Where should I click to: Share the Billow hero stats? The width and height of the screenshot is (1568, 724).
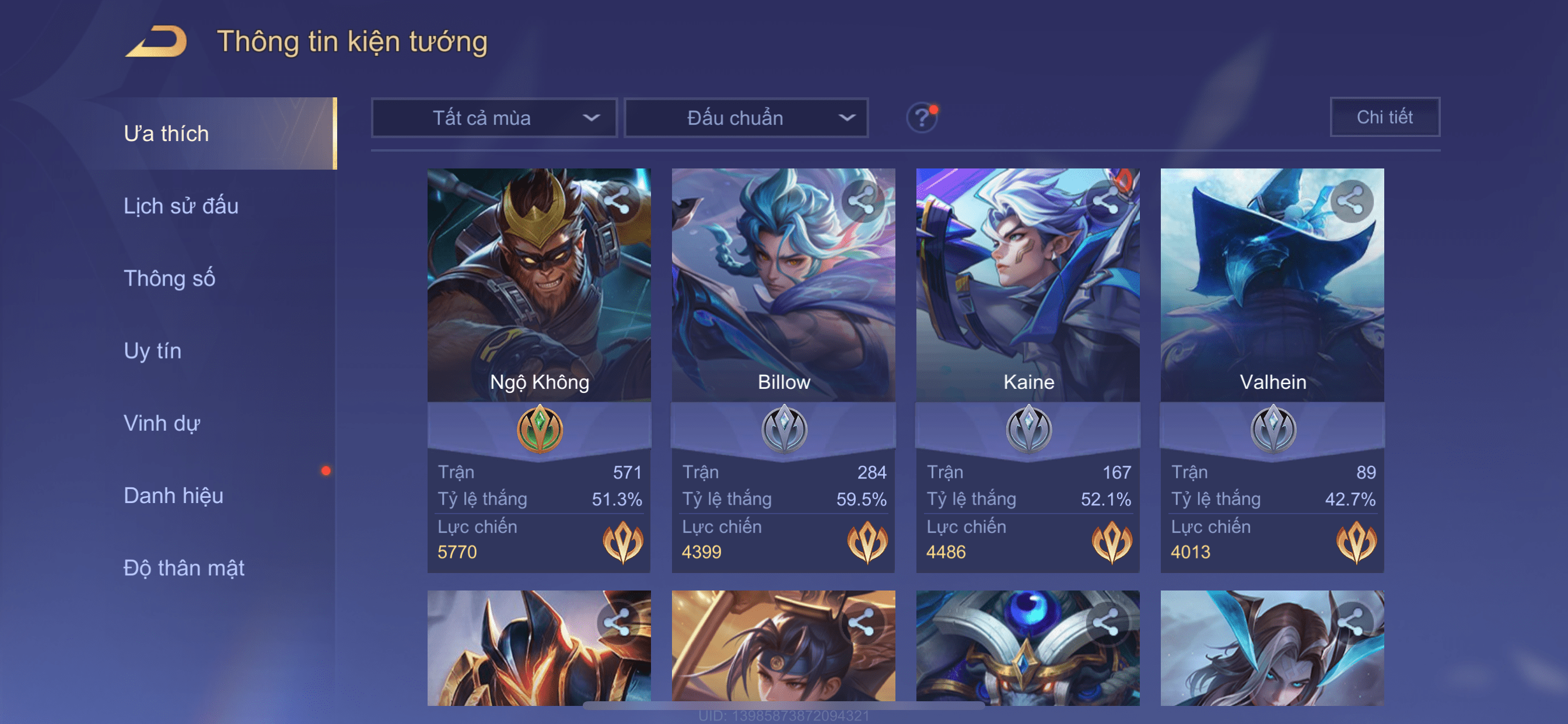862,201
